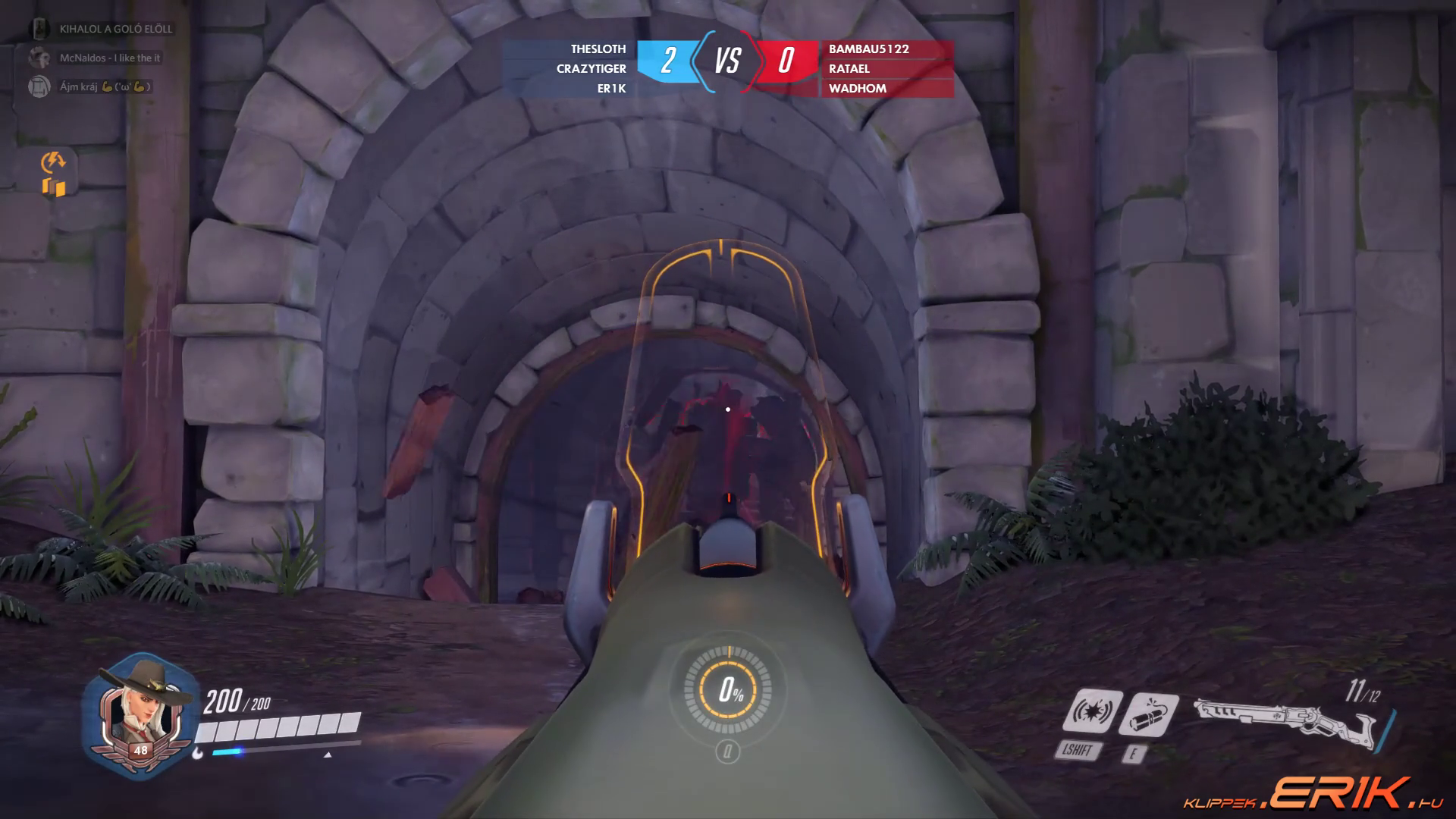Open the McNaldos chat message
Viewport: 1456px width, 819px height.
(109, 58)
